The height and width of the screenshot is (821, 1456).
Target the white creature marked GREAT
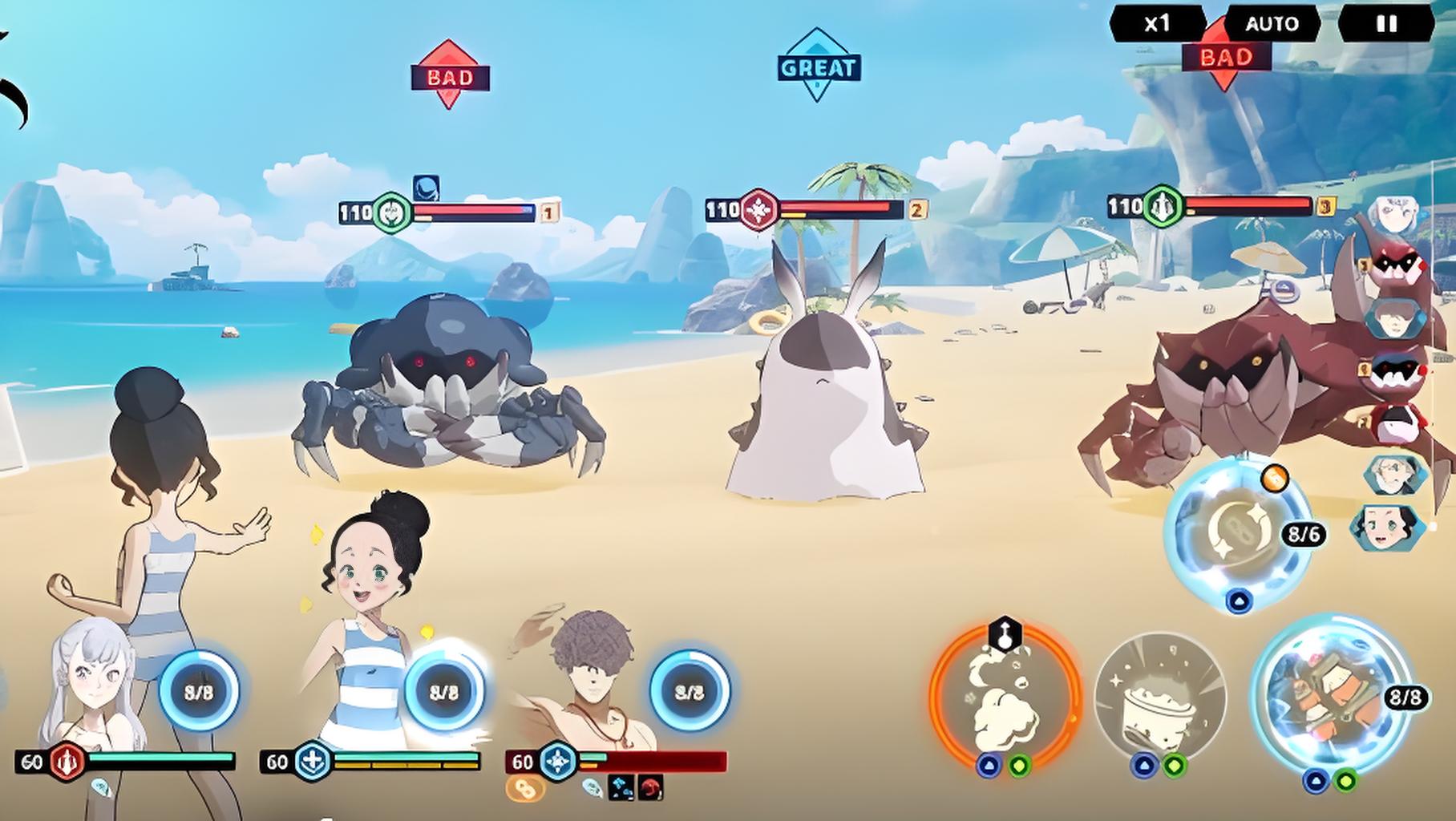pos(824,401)
